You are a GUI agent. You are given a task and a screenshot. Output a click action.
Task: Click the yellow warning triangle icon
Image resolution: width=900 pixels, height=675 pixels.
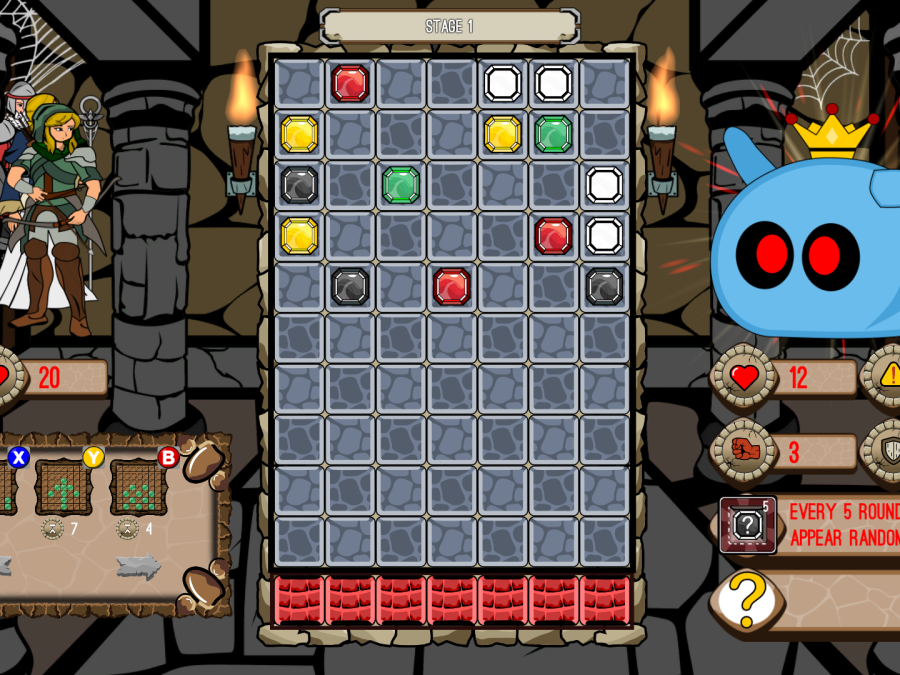888,376
